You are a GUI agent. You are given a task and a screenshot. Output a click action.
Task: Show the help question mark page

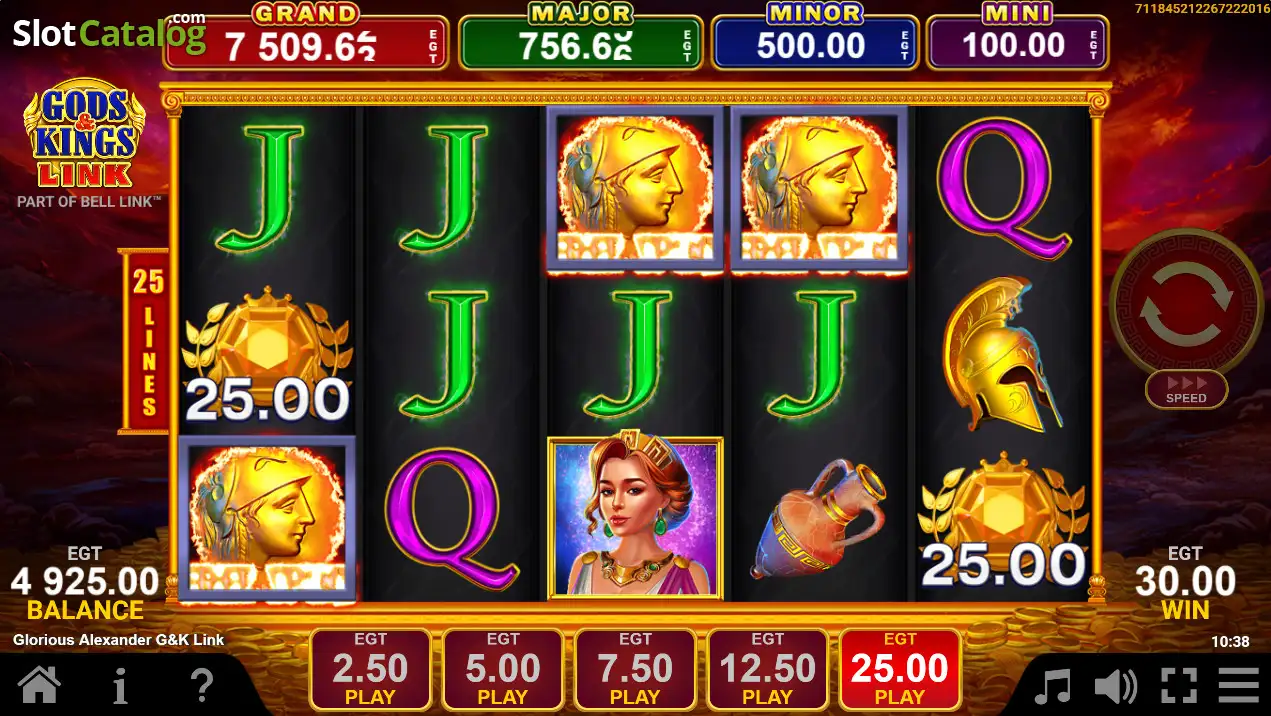pos(201,686)
